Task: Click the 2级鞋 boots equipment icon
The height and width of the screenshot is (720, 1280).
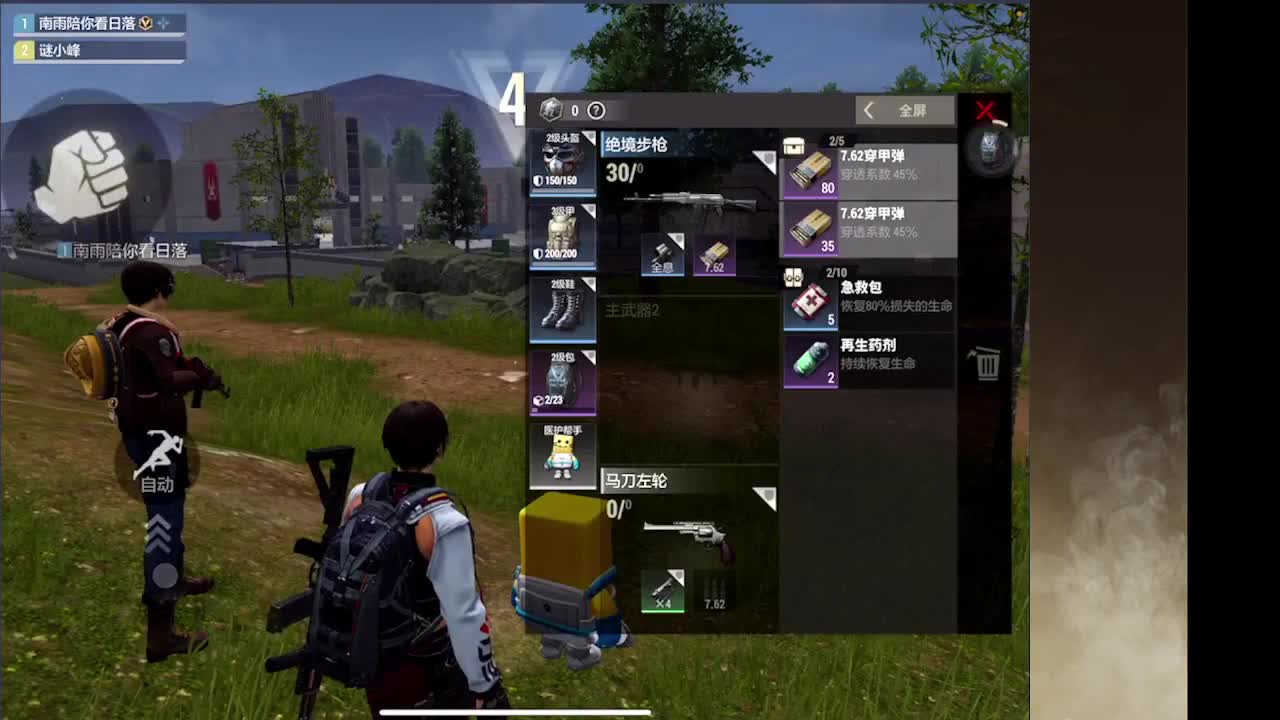Action: (x=562, y=310)
